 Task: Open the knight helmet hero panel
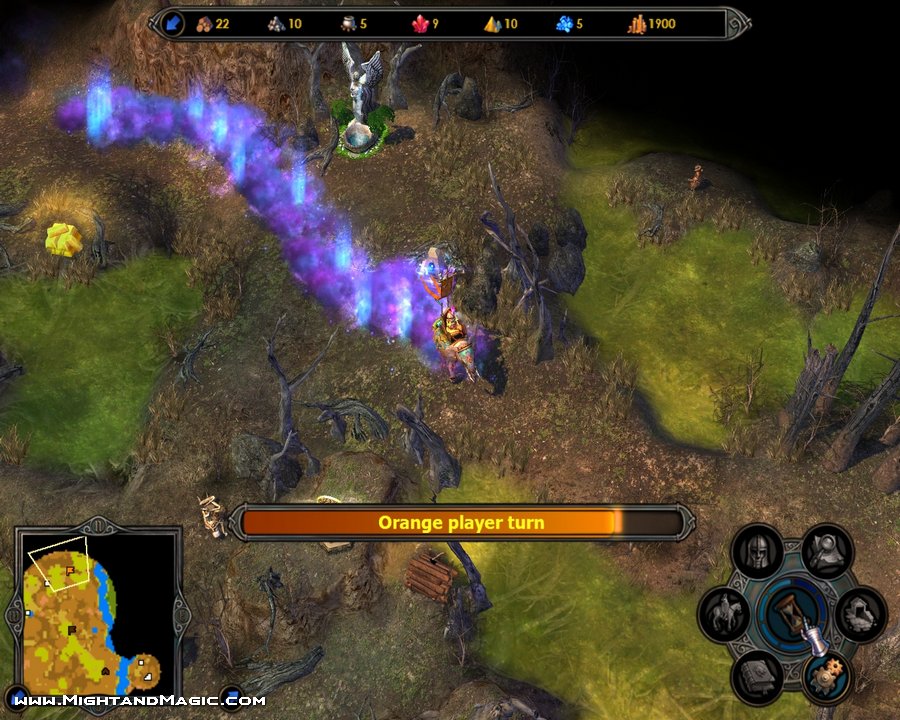coord(758,551)
